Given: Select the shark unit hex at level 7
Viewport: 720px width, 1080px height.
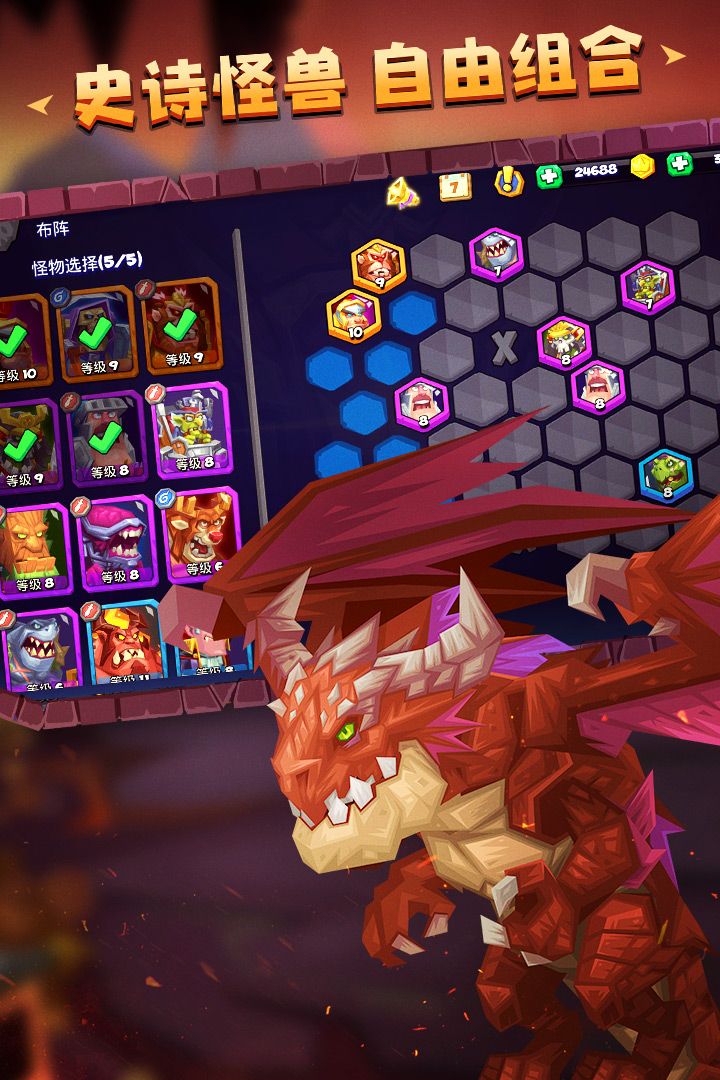Looking at the screenshot, I should click(x=494, y=254).
